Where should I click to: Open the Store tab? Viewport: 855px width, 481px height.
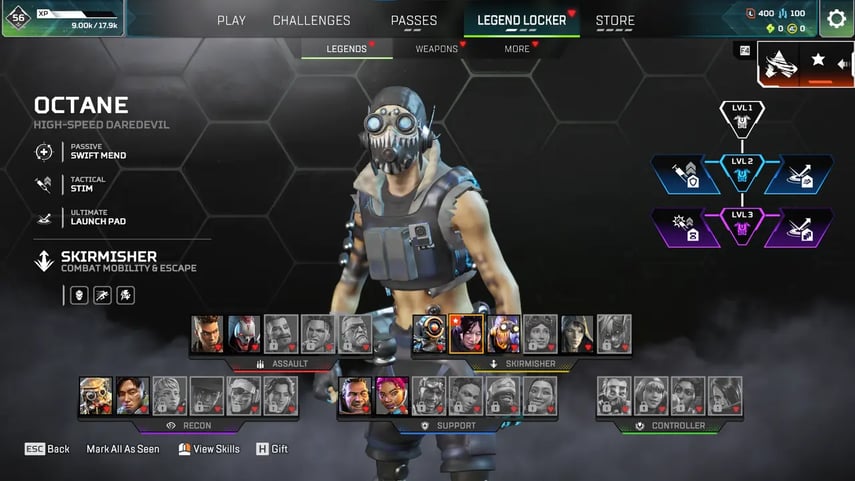[615, 20]
